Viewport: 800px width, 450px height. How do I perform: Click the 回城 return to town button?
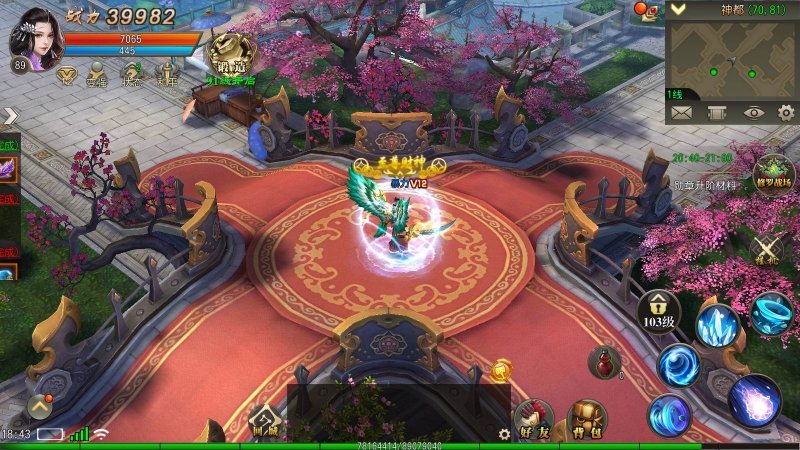coord(263,424)
